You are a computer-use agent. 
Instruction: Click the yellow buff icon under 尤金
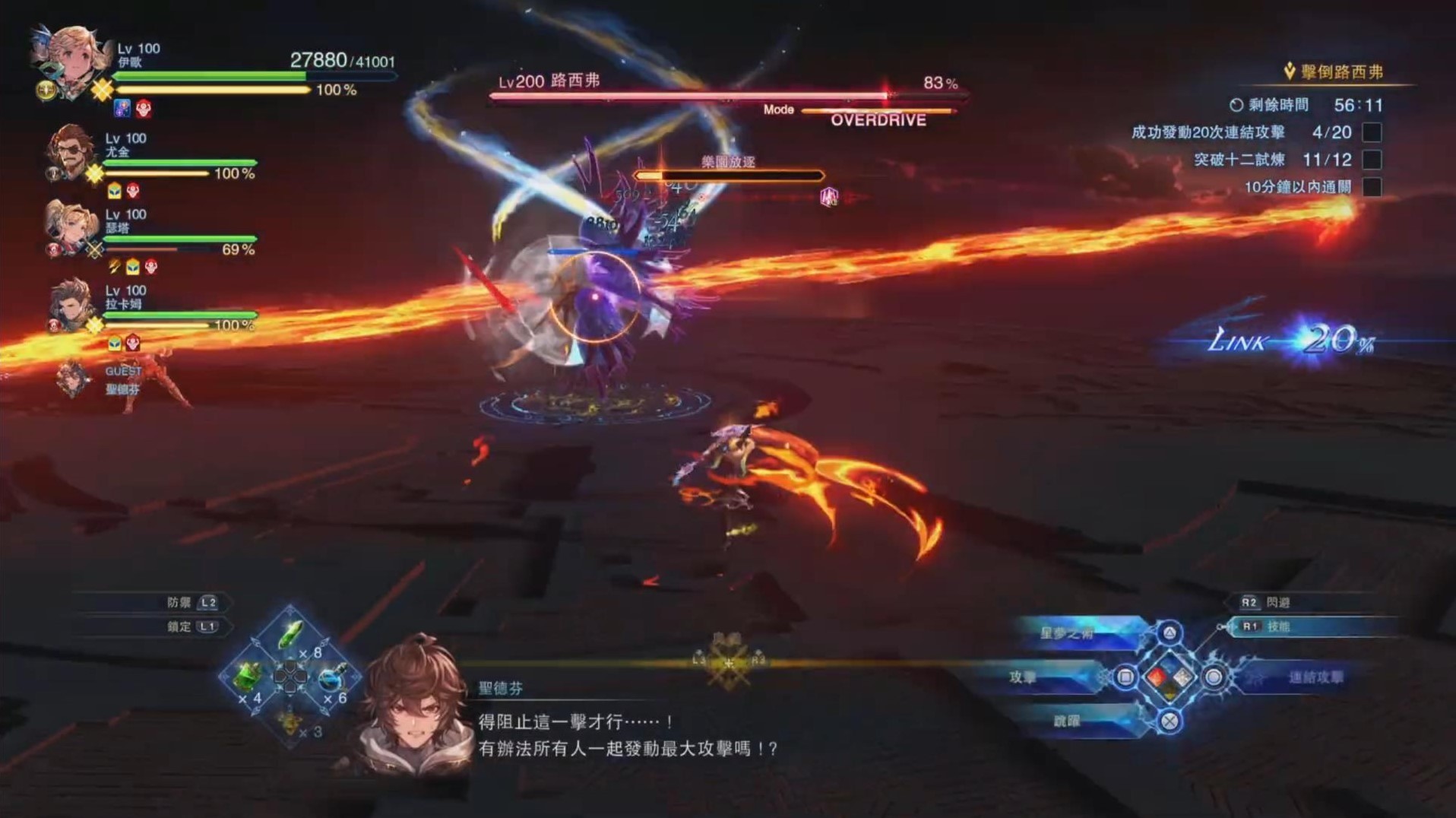pyautogui.click(x=114, y=189)
